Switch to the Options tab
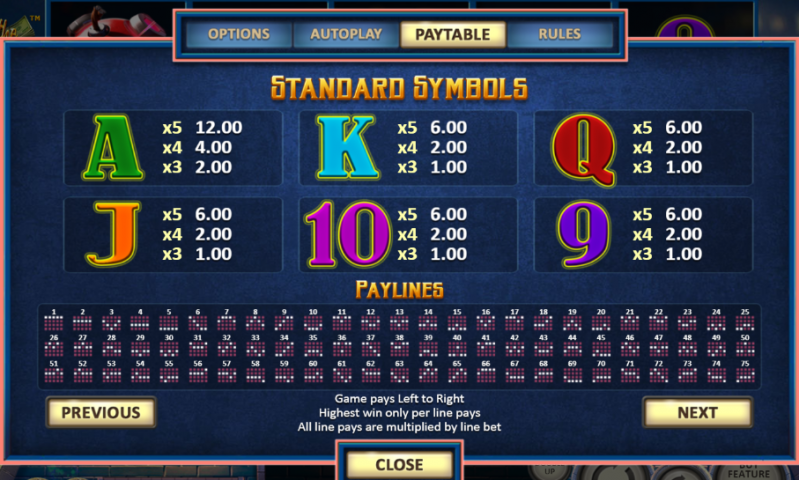The width and height of the screenshot is (799, 480). pyautogui.click(x=239, y=34)
